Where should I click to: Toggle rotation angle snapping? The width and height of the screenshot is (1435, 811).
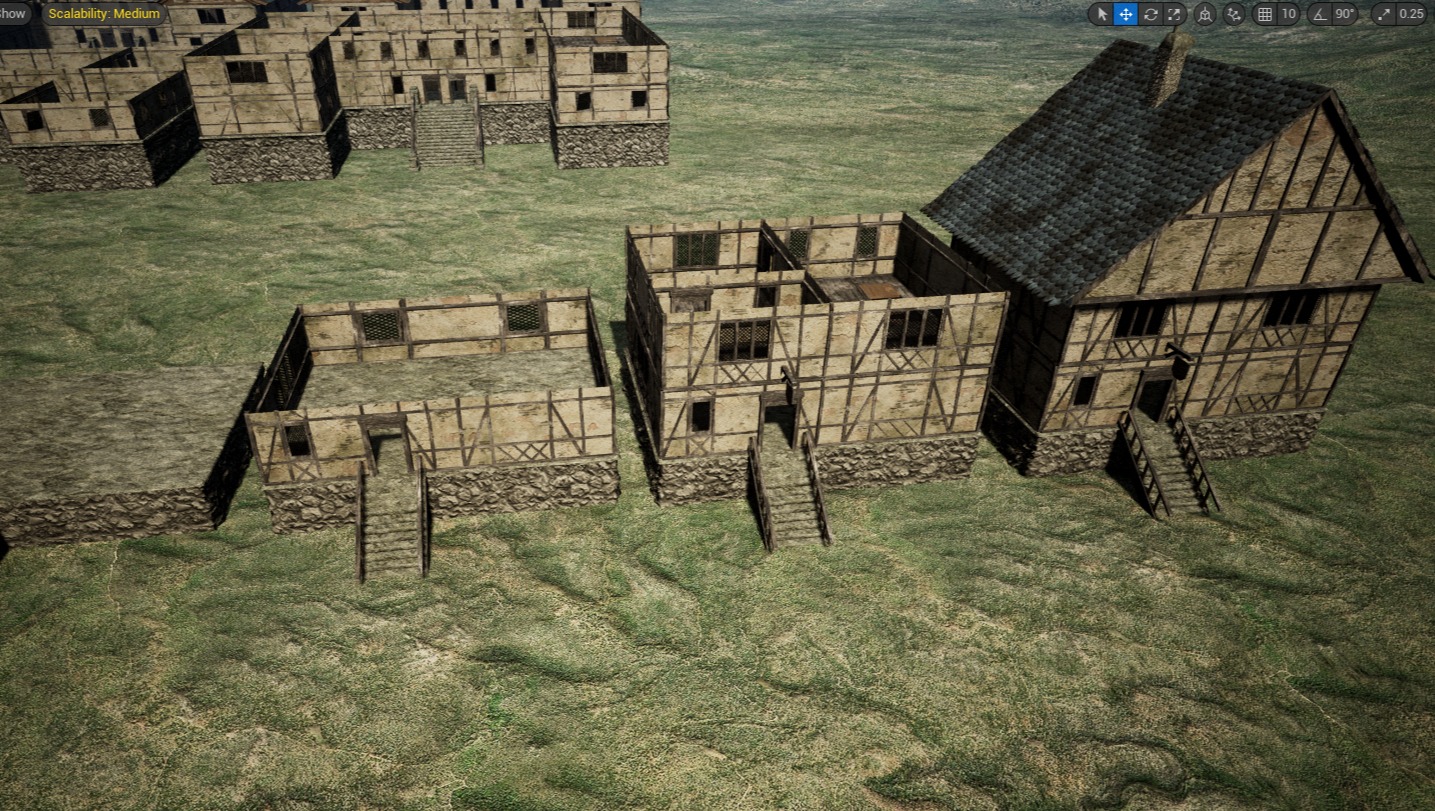click(1319, 14)
